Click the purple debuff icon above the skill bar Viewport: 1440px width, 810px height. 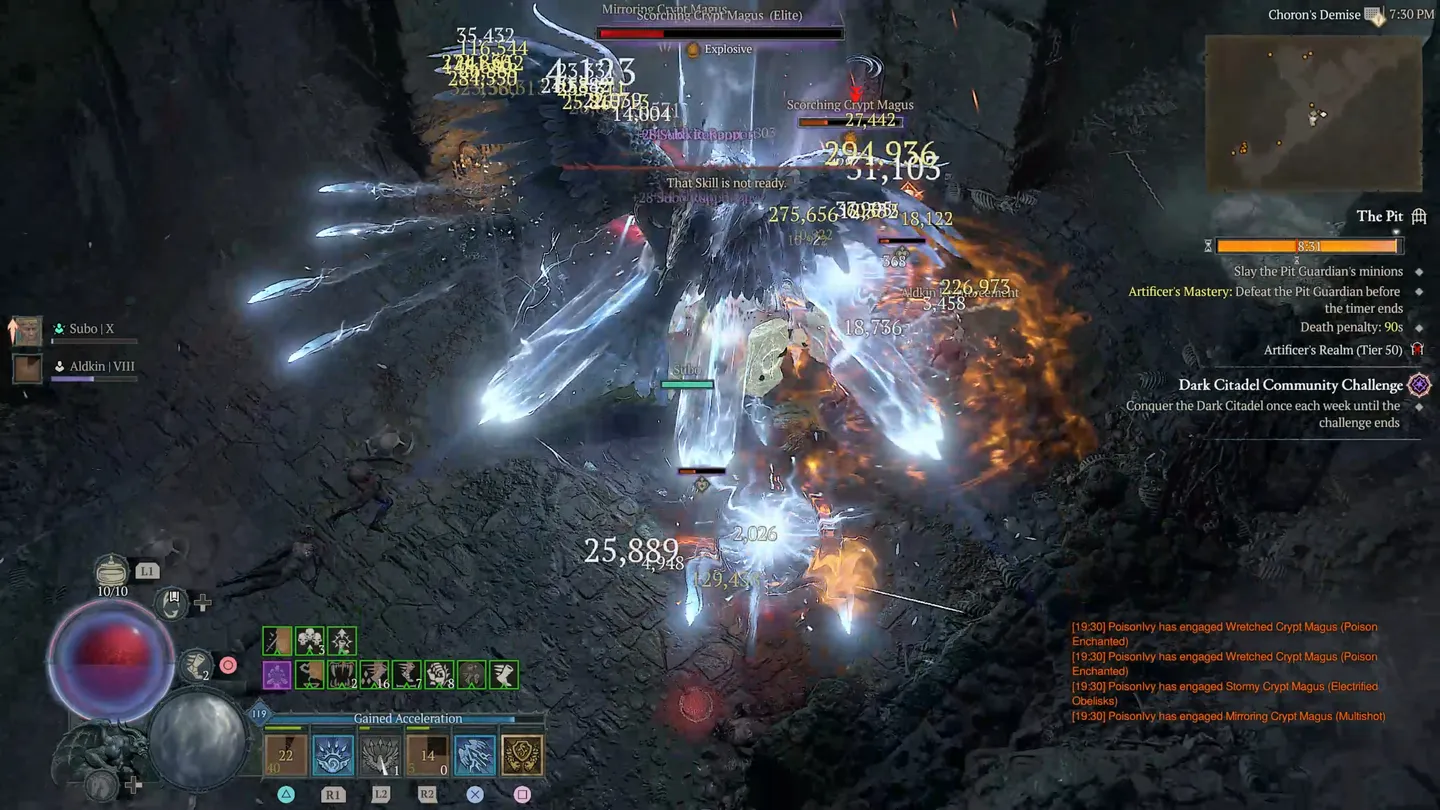click(x=277, y=674)
